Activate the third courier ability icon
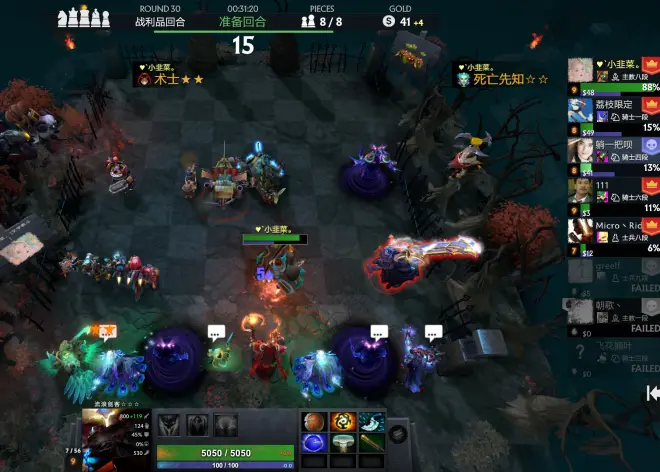This screenshot has width=660, height=472. click(227, 425)
